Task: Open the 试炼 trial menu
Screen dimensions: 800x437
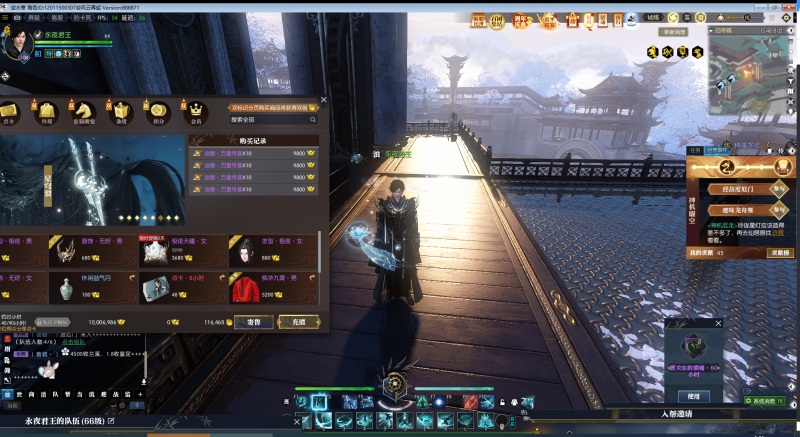Action: pos(653,17)
